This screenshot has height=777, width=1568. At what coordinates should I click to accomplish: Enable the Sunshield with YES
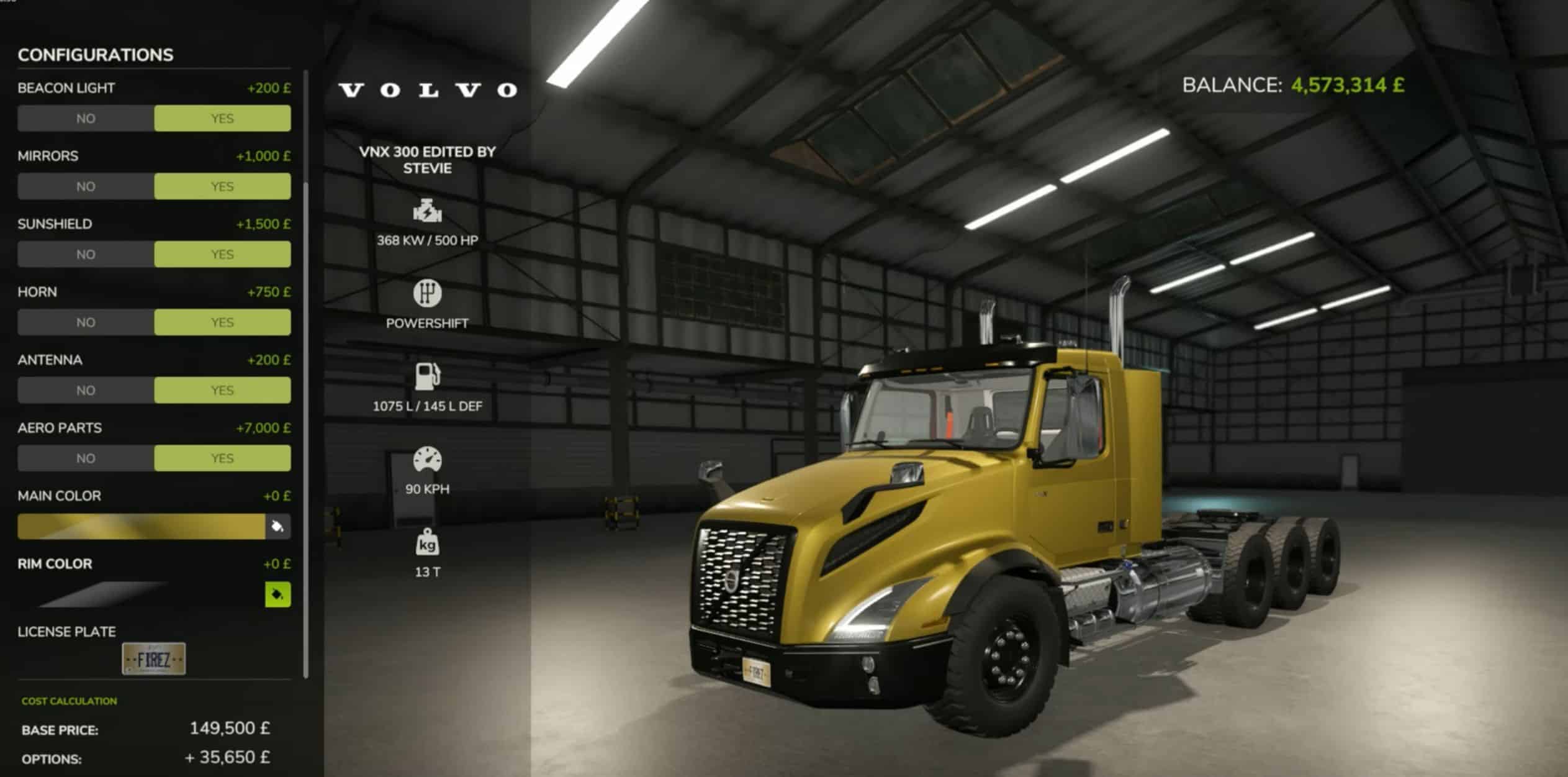[x=222, y=255]
